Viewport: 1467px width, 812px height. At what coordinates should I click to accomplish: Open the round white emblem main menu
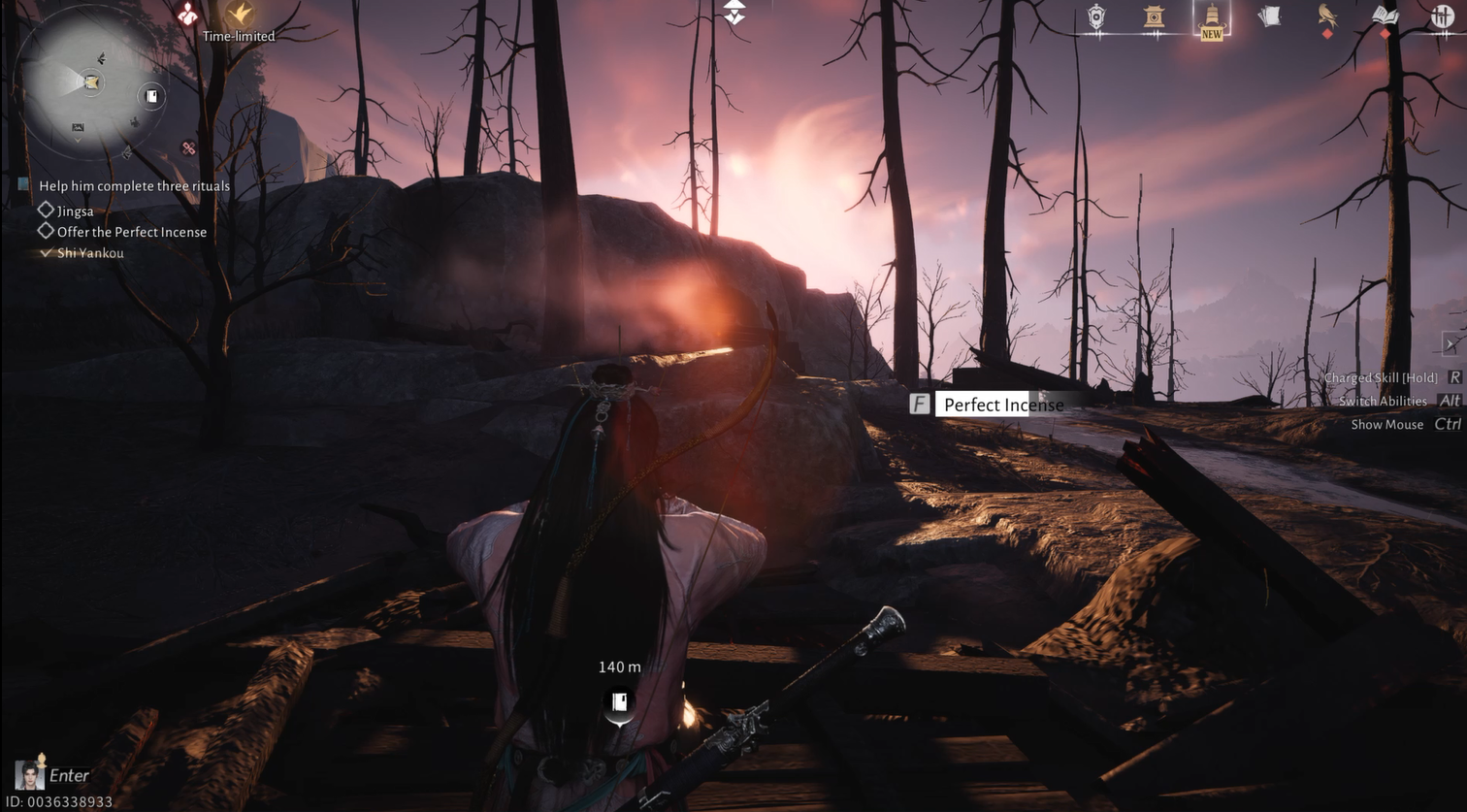1442,16
